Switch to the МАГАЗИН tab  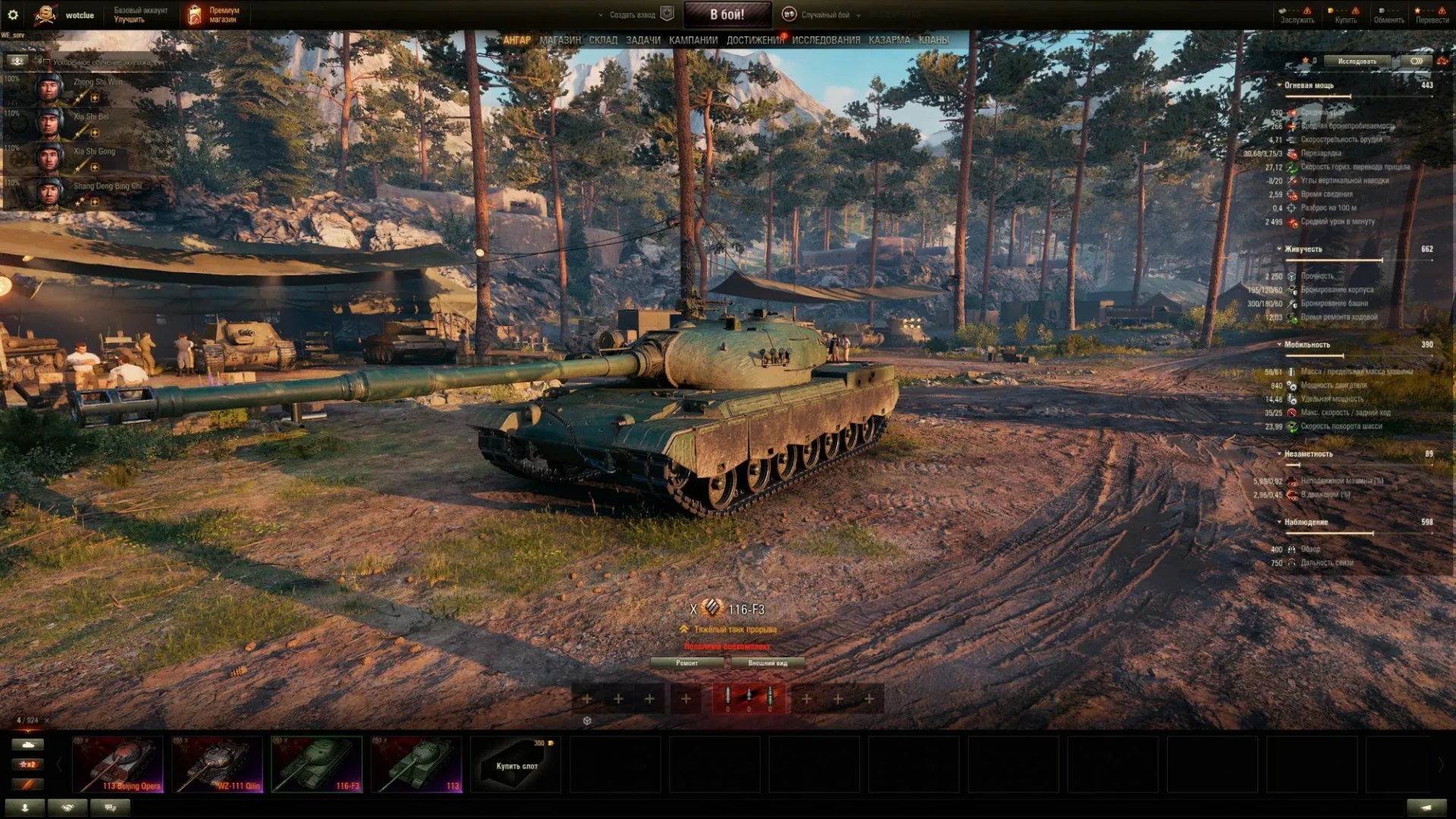click(x=560, y=40)
